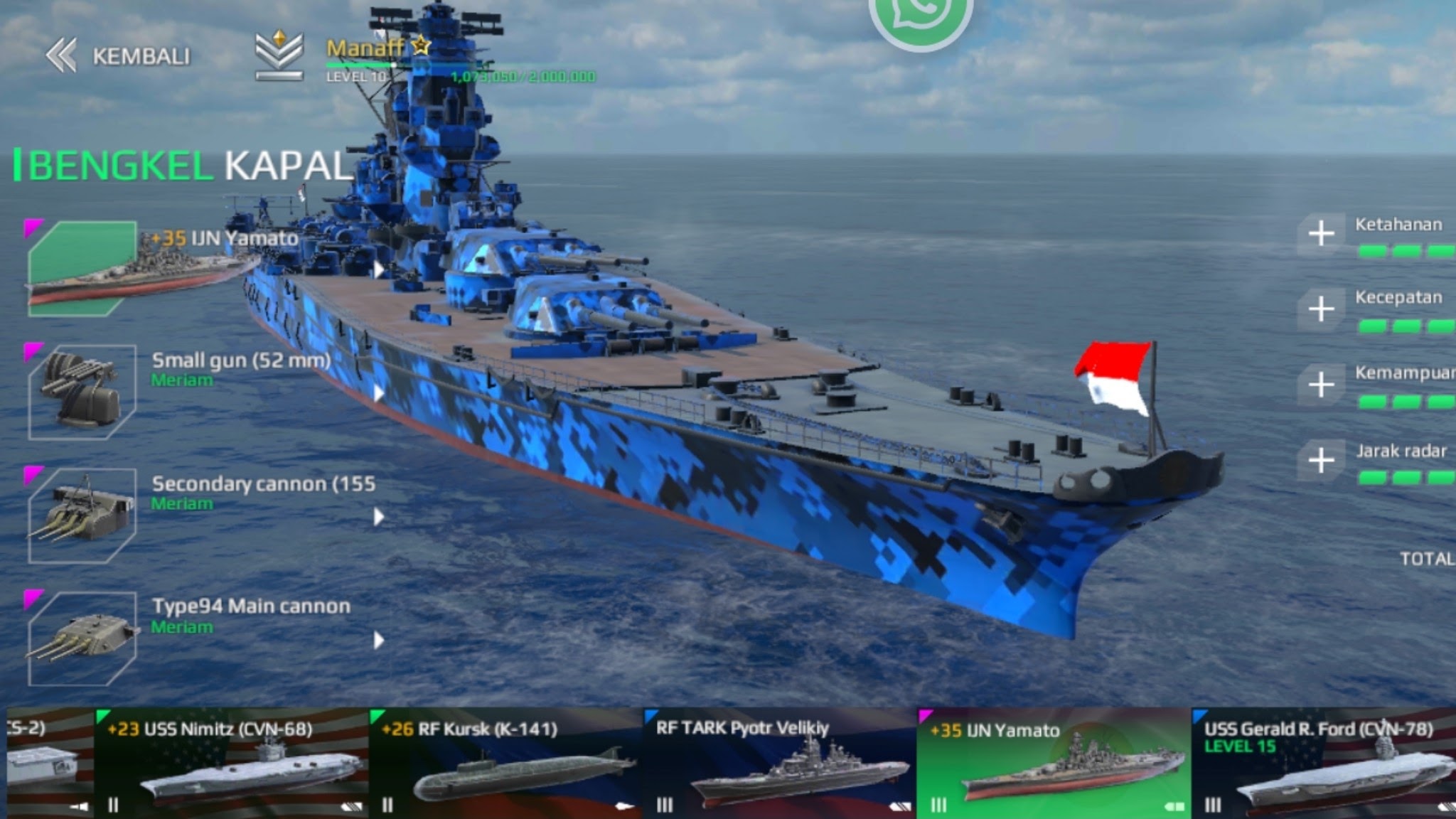Select the IJN Yamato ship slot in workshop
Viewport: 1456px width, 819px height.
[x=82, y=268]
